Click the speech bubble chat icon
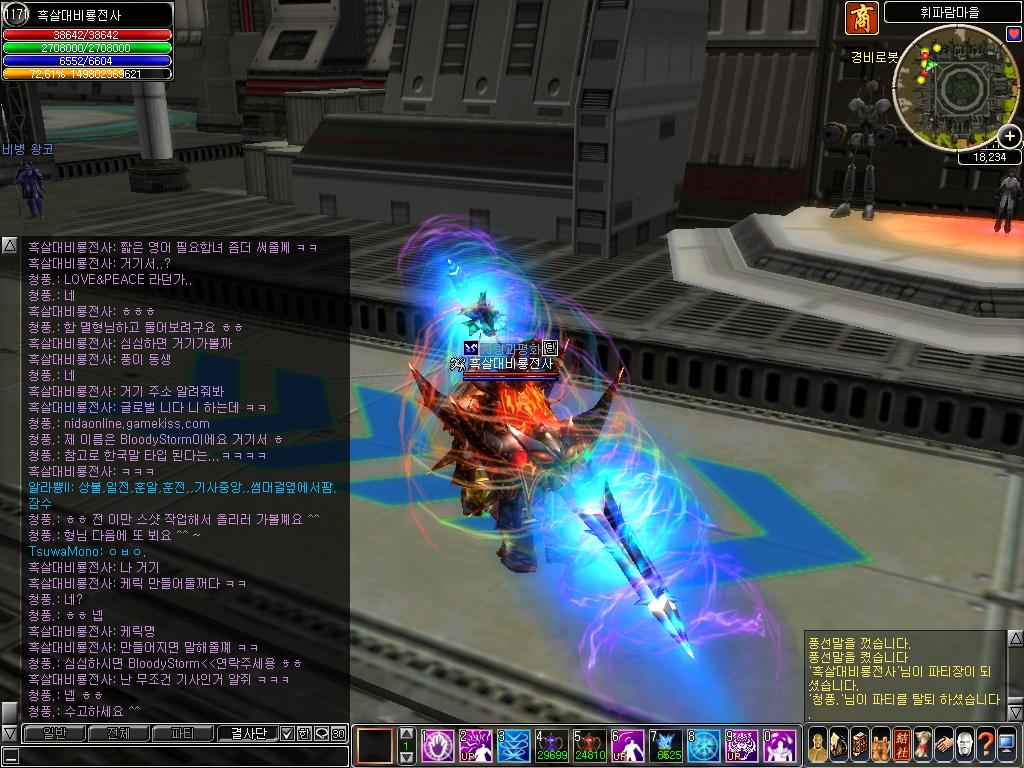Screen dimensions: 1024x768 click(321, 734)
